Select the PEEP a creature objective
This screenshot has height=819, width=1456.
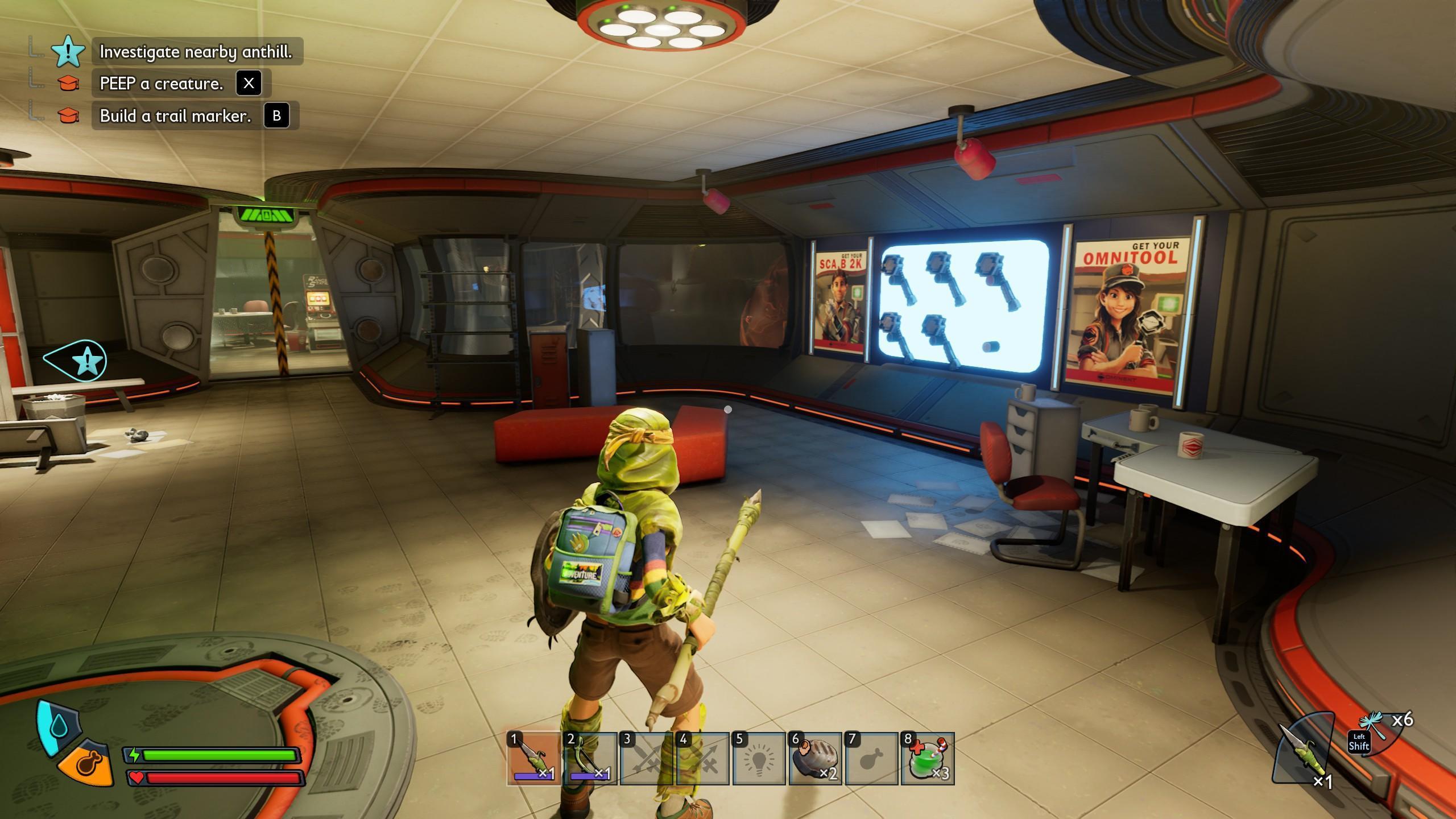point(162,84)
